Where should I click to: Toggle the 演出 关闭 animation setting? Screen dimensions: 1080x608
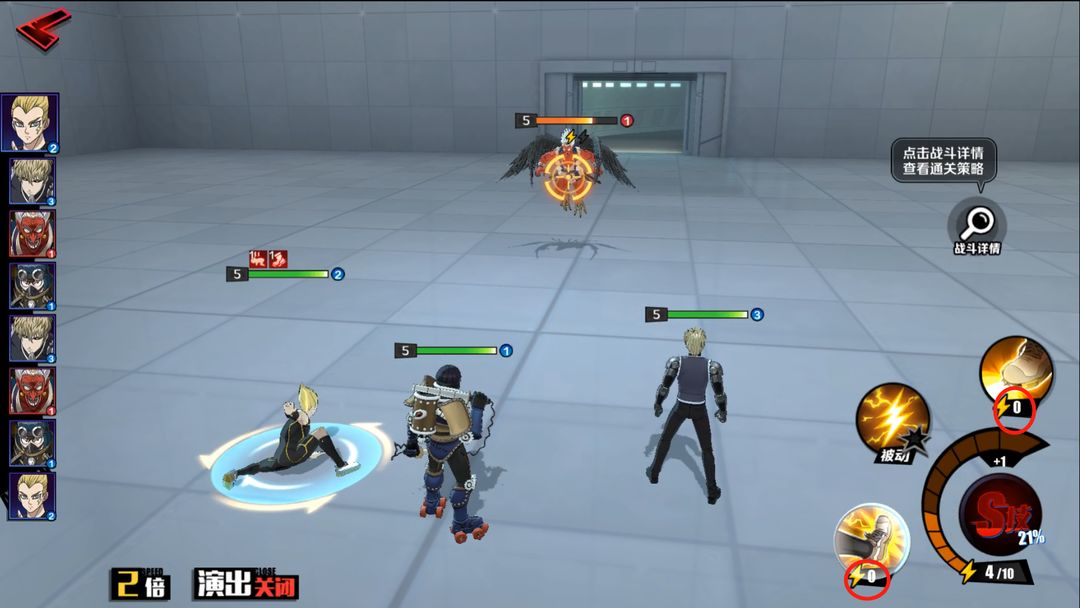(246, 584)
